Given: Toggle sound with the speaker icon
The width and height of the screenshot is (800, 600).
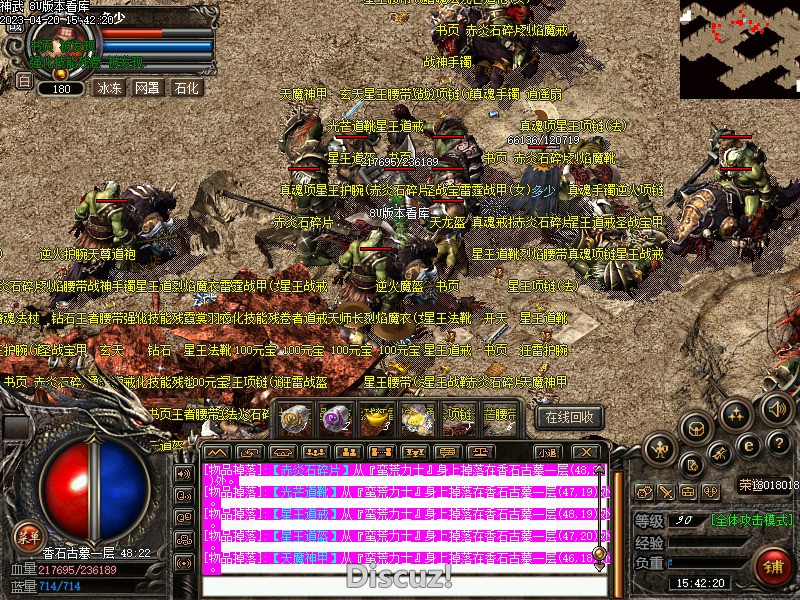Looking at the screenshot, I should [775, 407].
